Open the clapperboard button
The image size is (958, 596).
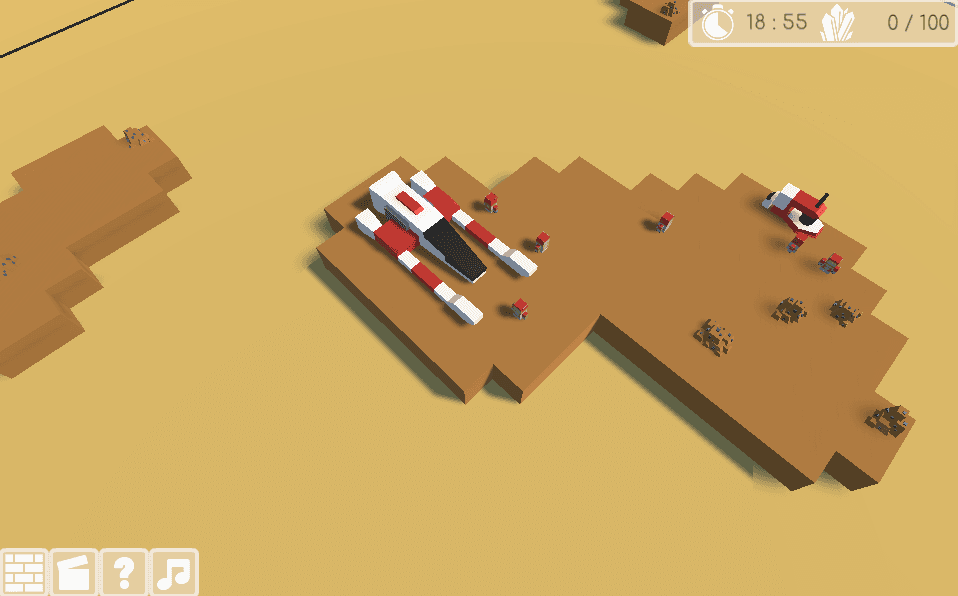[74, 573]
